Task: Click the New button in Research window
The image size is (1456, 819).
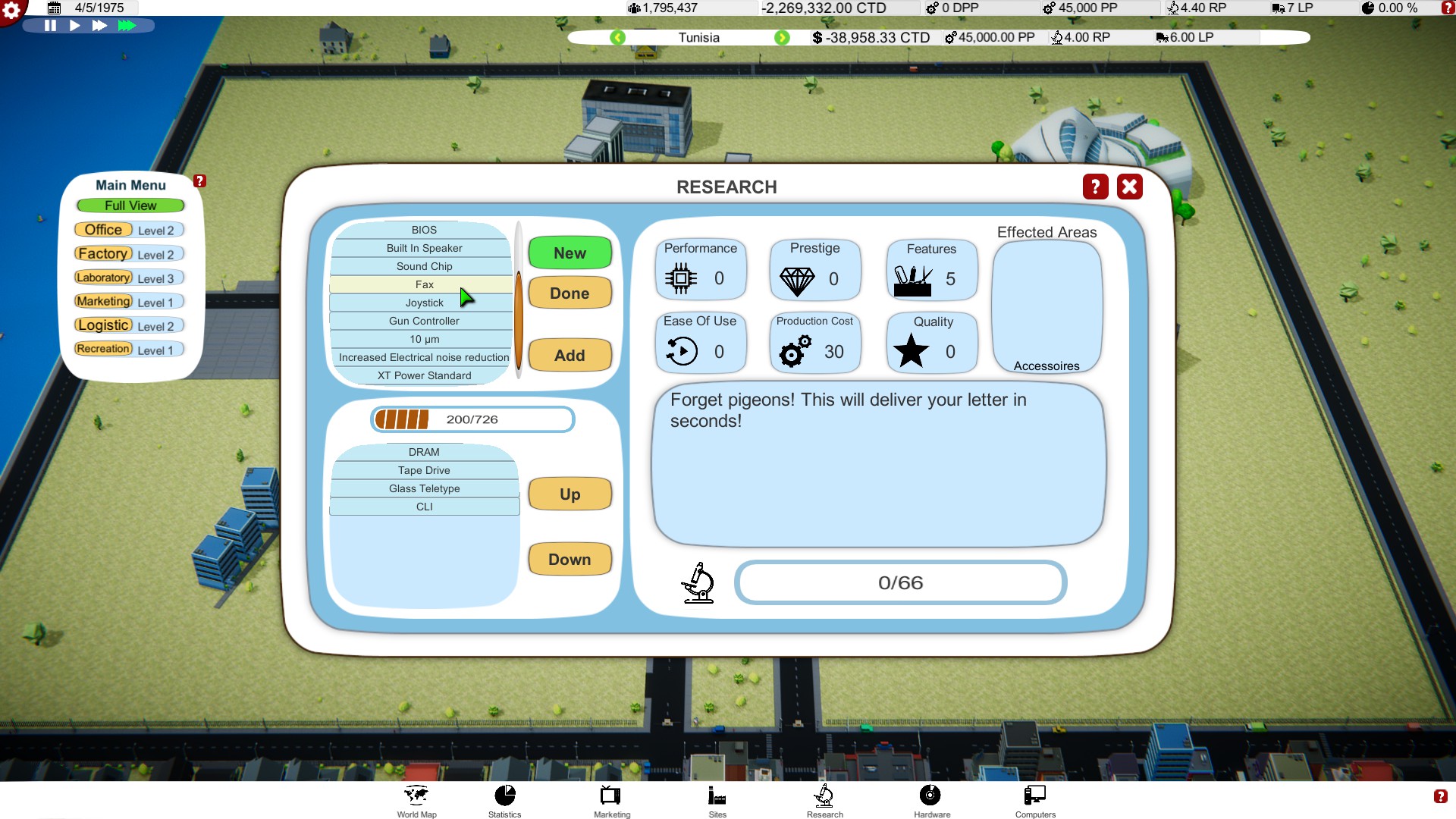Action: tap(570, 253)
